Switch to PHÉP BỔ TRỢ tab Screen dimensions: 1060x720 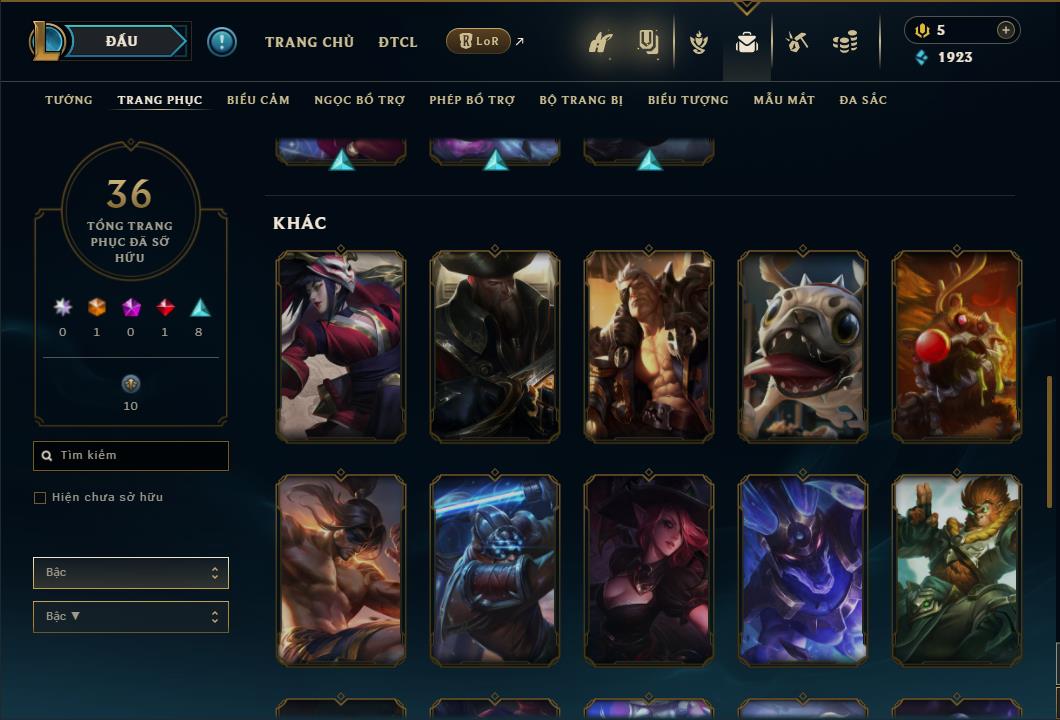point(472,100)
